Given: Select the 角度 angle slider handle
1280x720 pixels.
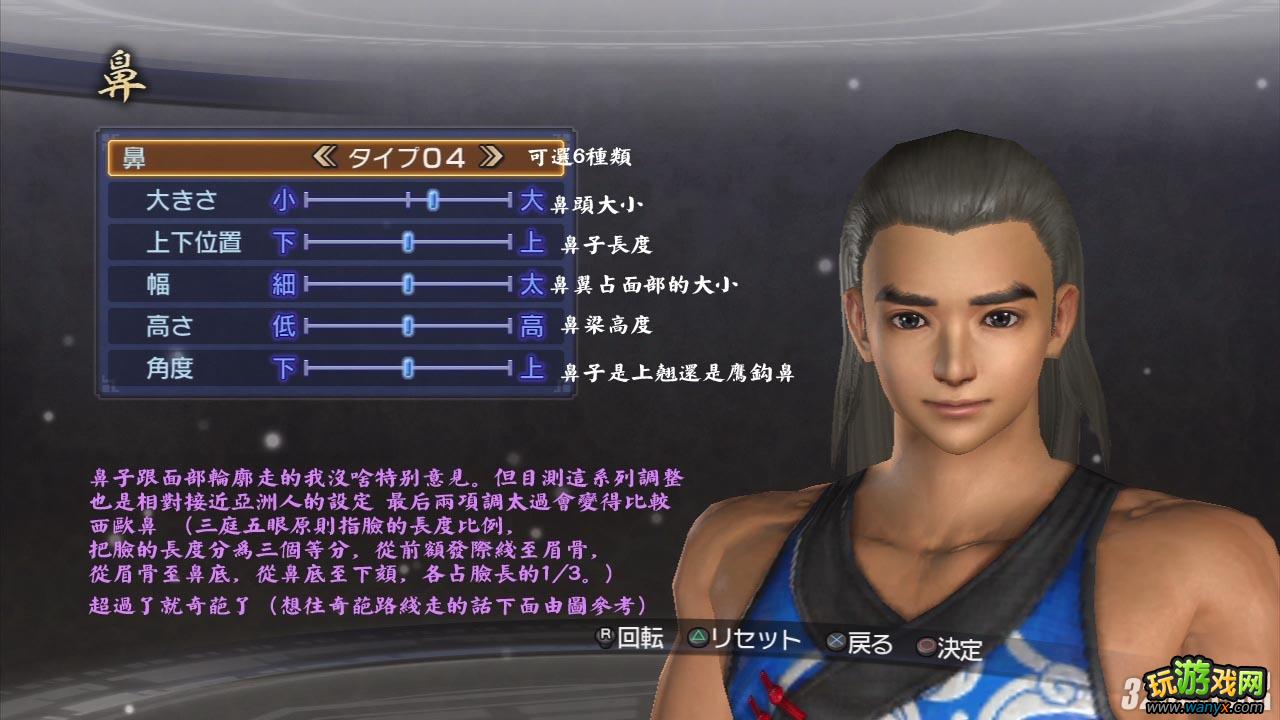Looking at the screenshot, I should point(407,367).
